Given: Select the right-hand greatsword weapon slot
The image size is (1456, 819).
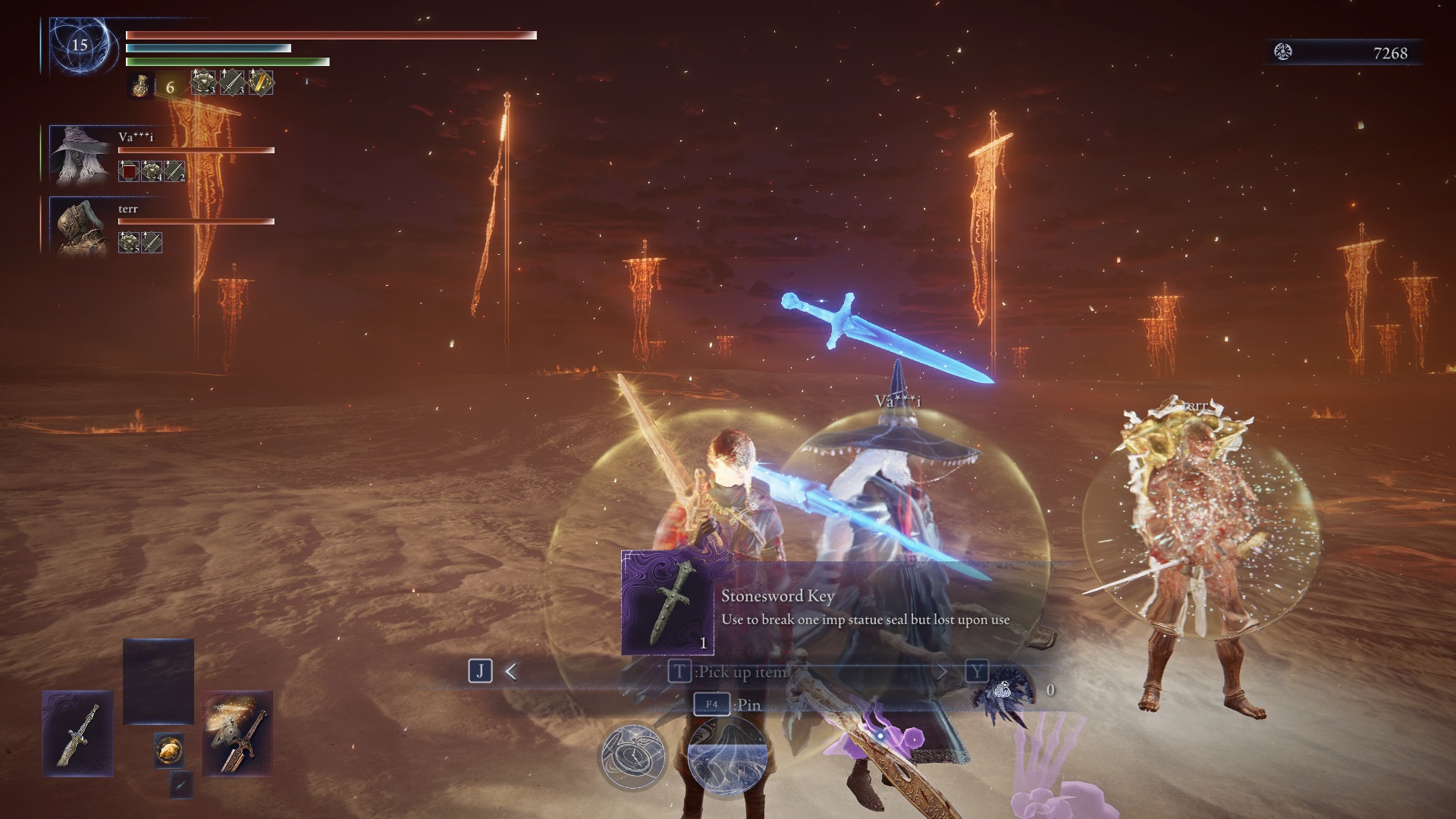Looking at the screenshot, I should point(237,733).
